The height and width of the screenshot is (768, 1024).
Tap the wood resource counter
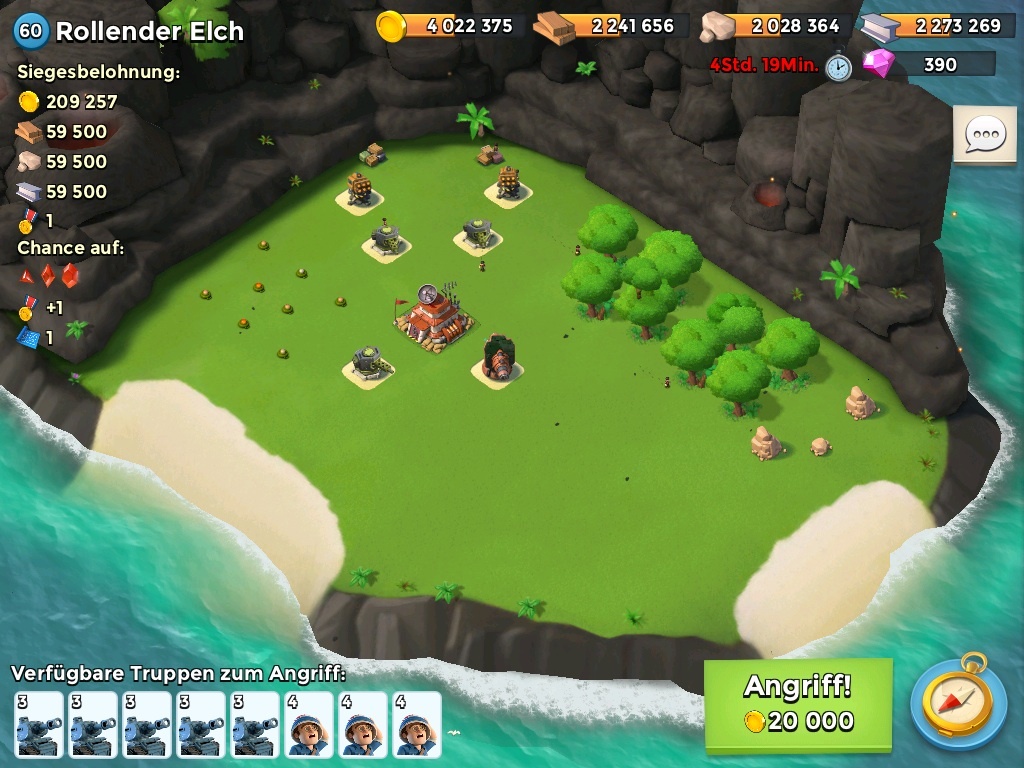click(x=610, y=26)
